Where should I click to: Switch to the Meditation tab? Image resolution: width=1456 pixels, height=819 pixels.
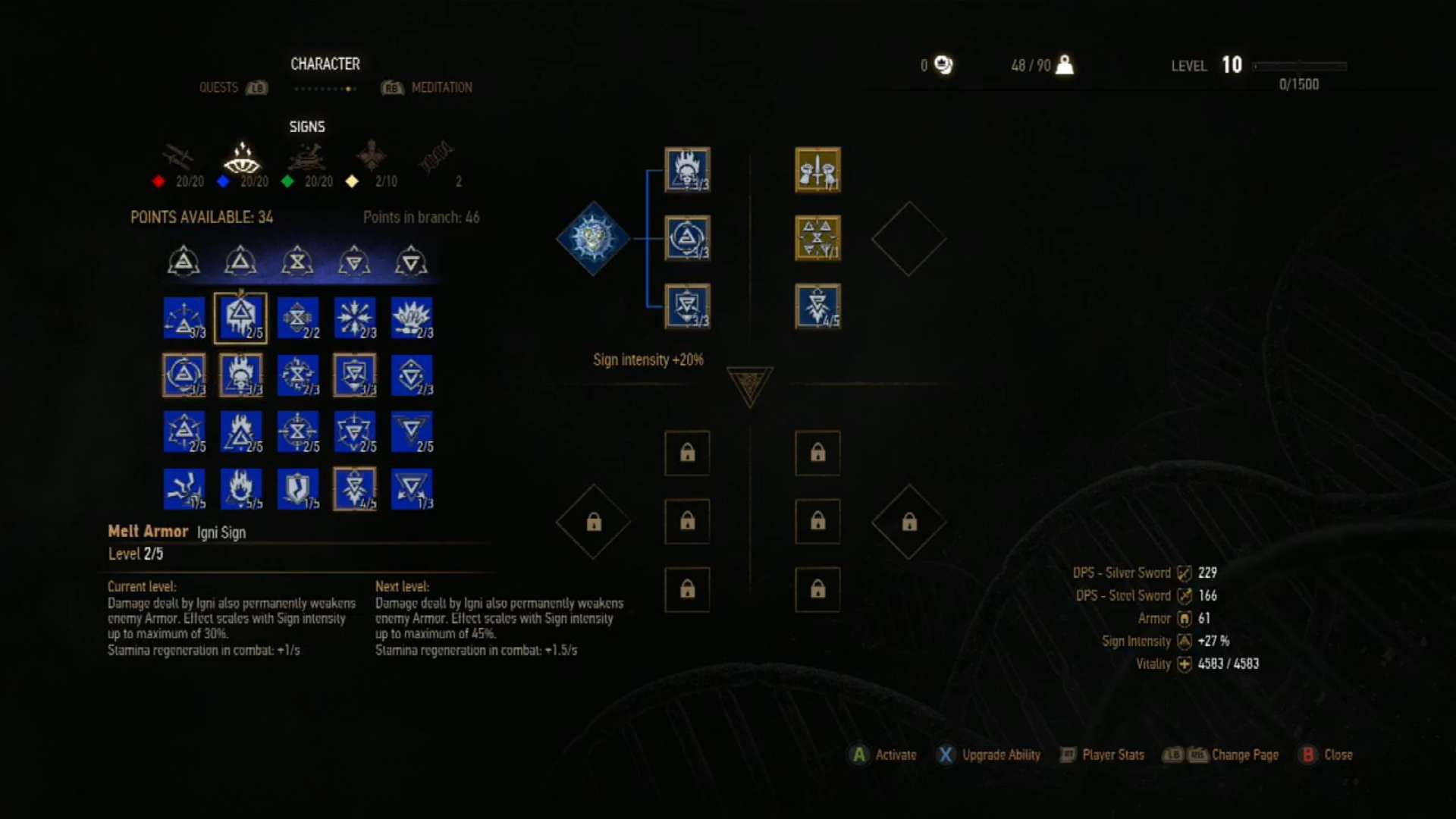point(442,87)
